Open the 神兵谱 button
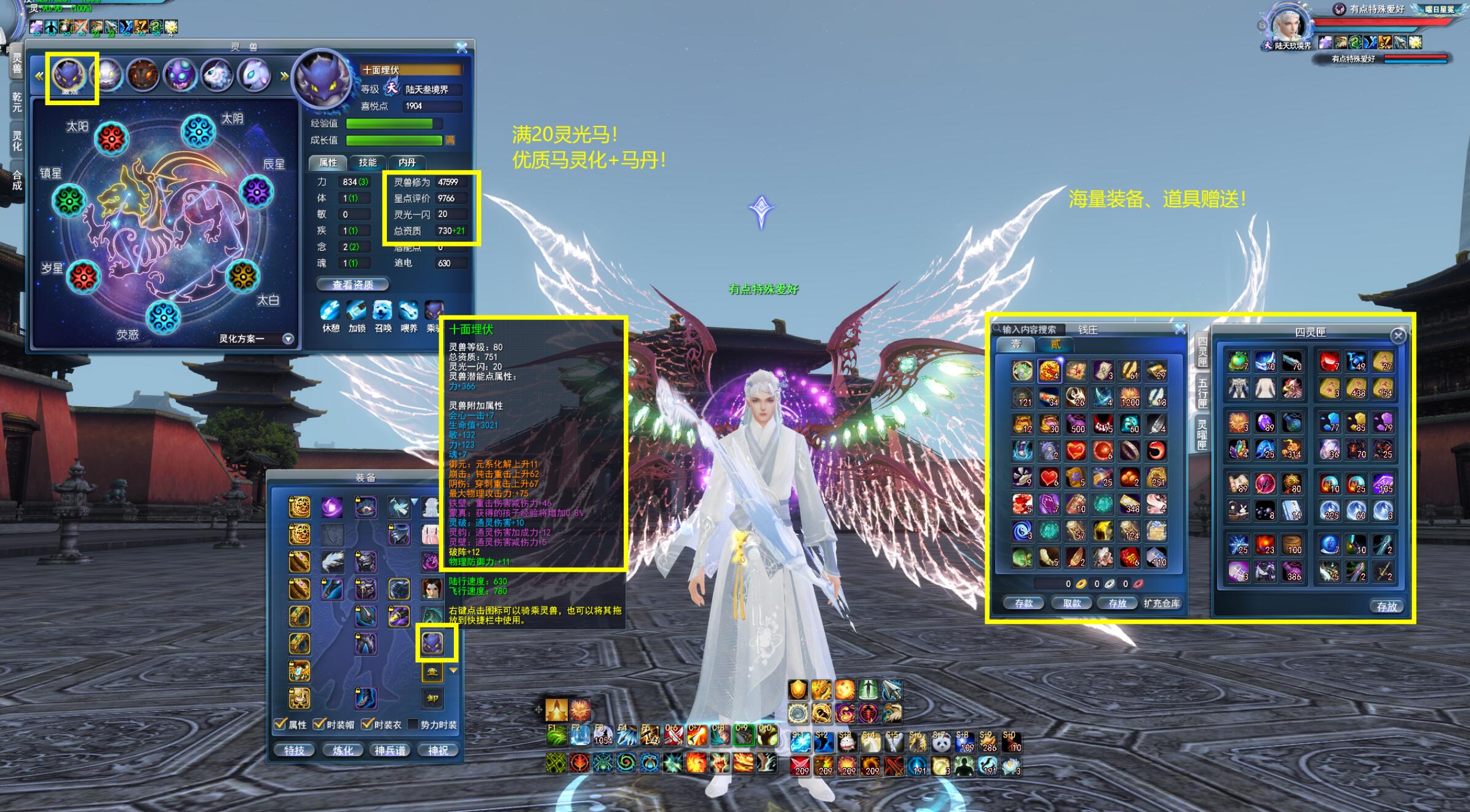The image size is (1470, 812). coord(390,751)
